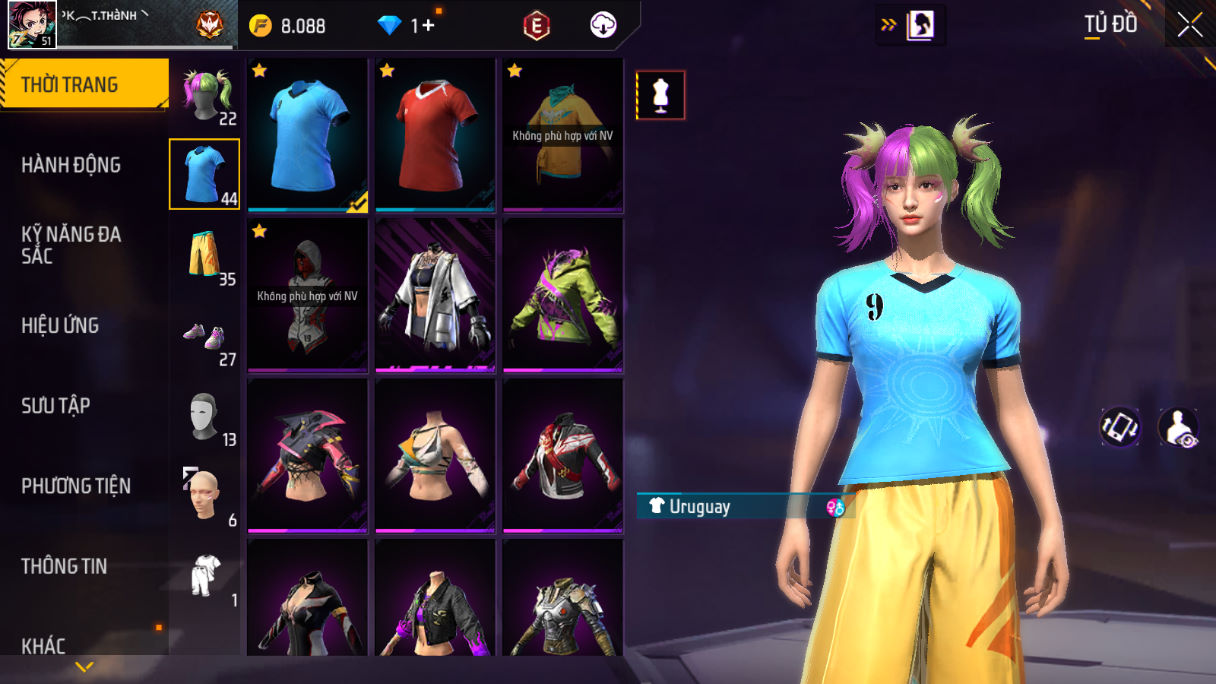Click the mannequin outfit preset icon
The image size is (1216, 684).
(x=660, y=96)
